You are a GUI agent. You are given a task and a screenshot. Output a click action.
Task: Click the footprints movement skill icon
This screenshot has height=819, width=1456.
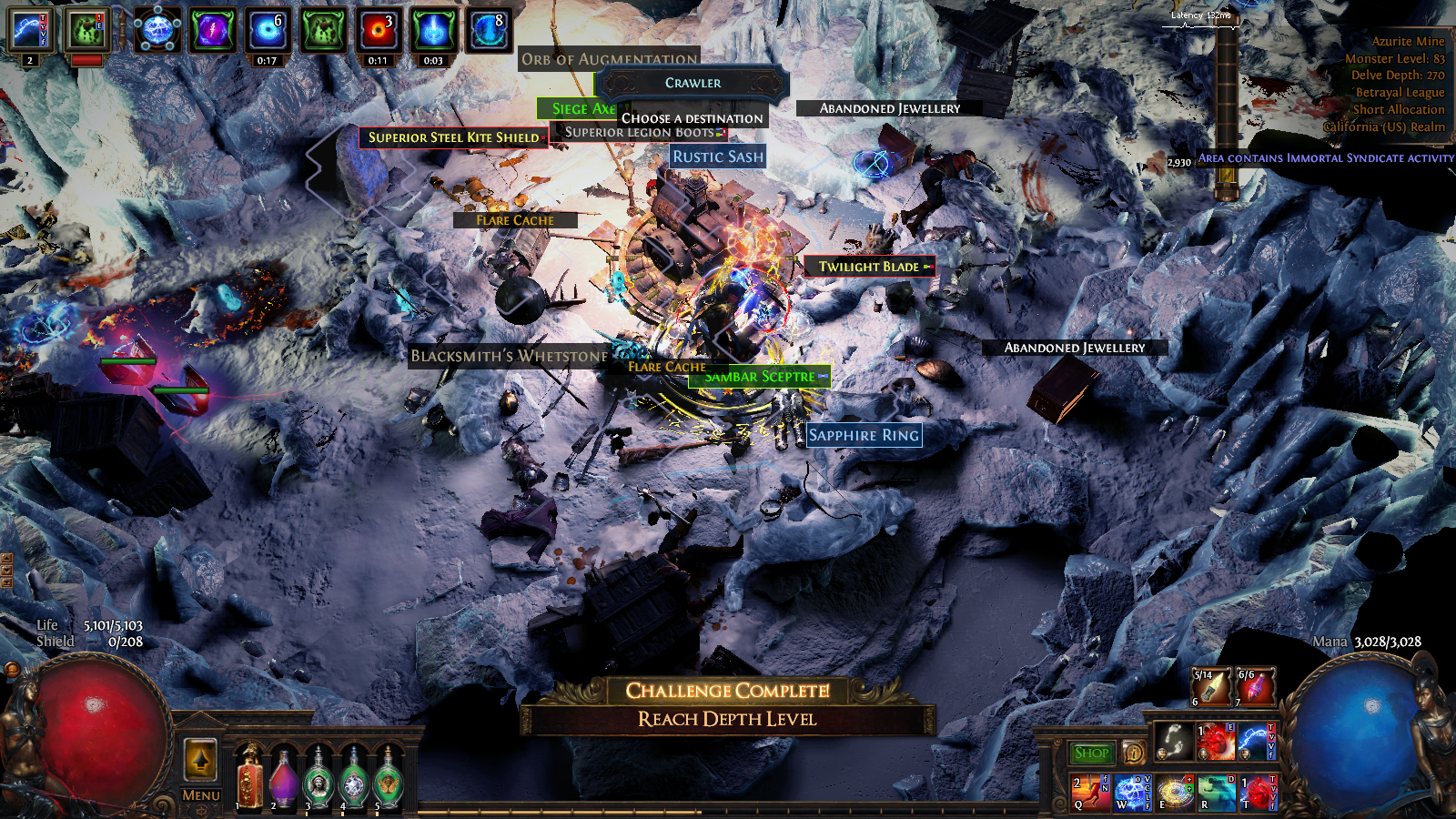pyautogui.click(x=1174, y=739)
